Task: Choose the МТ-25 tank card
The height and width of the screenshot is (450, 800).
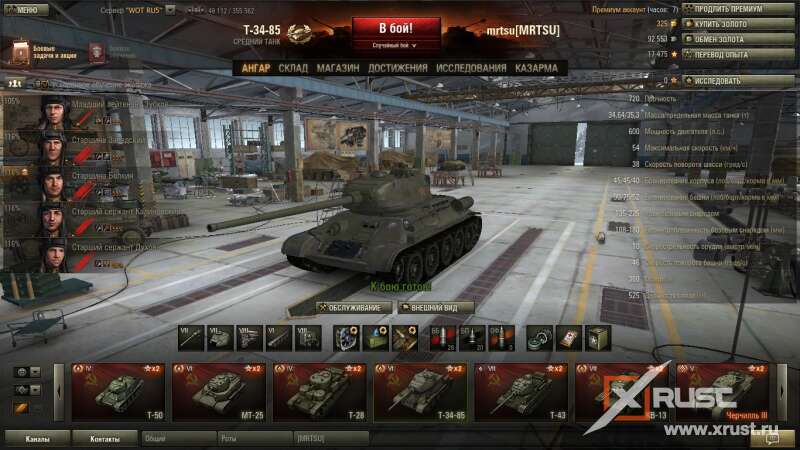Action: (219, 392)
